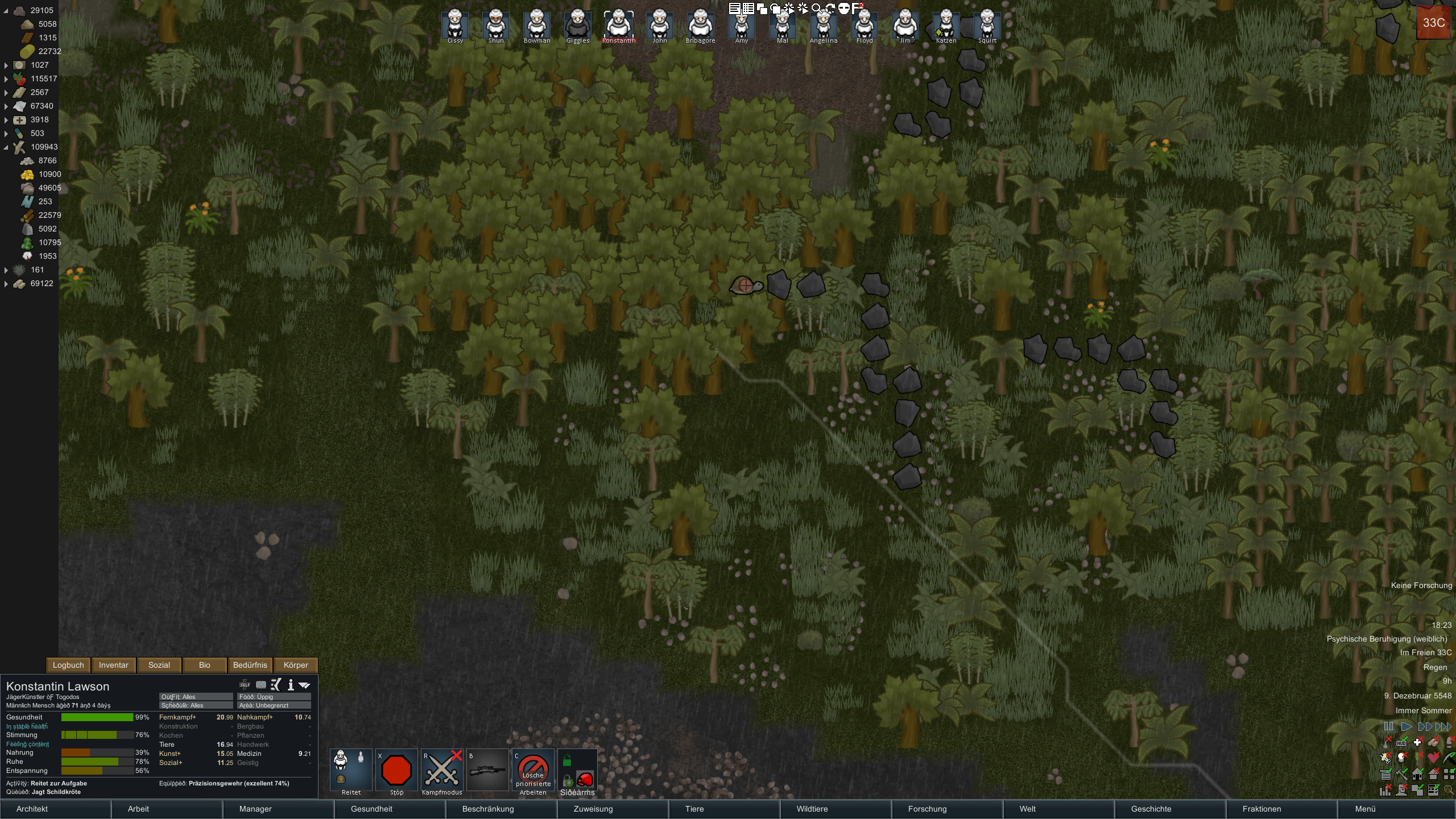
Task: Select colonist Angelina portrait
Action: (824, 25)
